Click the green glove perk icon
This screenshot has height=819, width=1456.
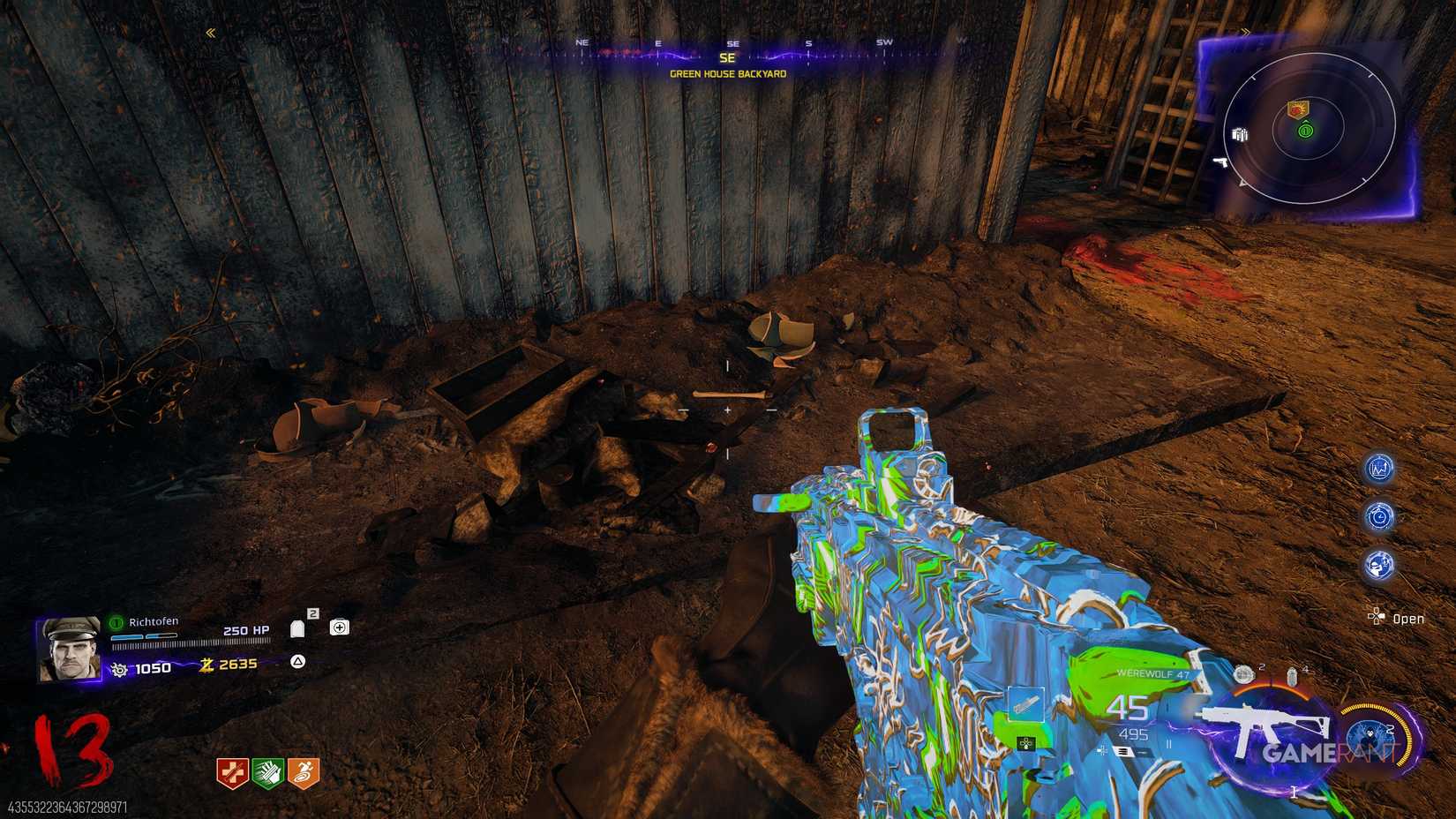coord(266,770)
